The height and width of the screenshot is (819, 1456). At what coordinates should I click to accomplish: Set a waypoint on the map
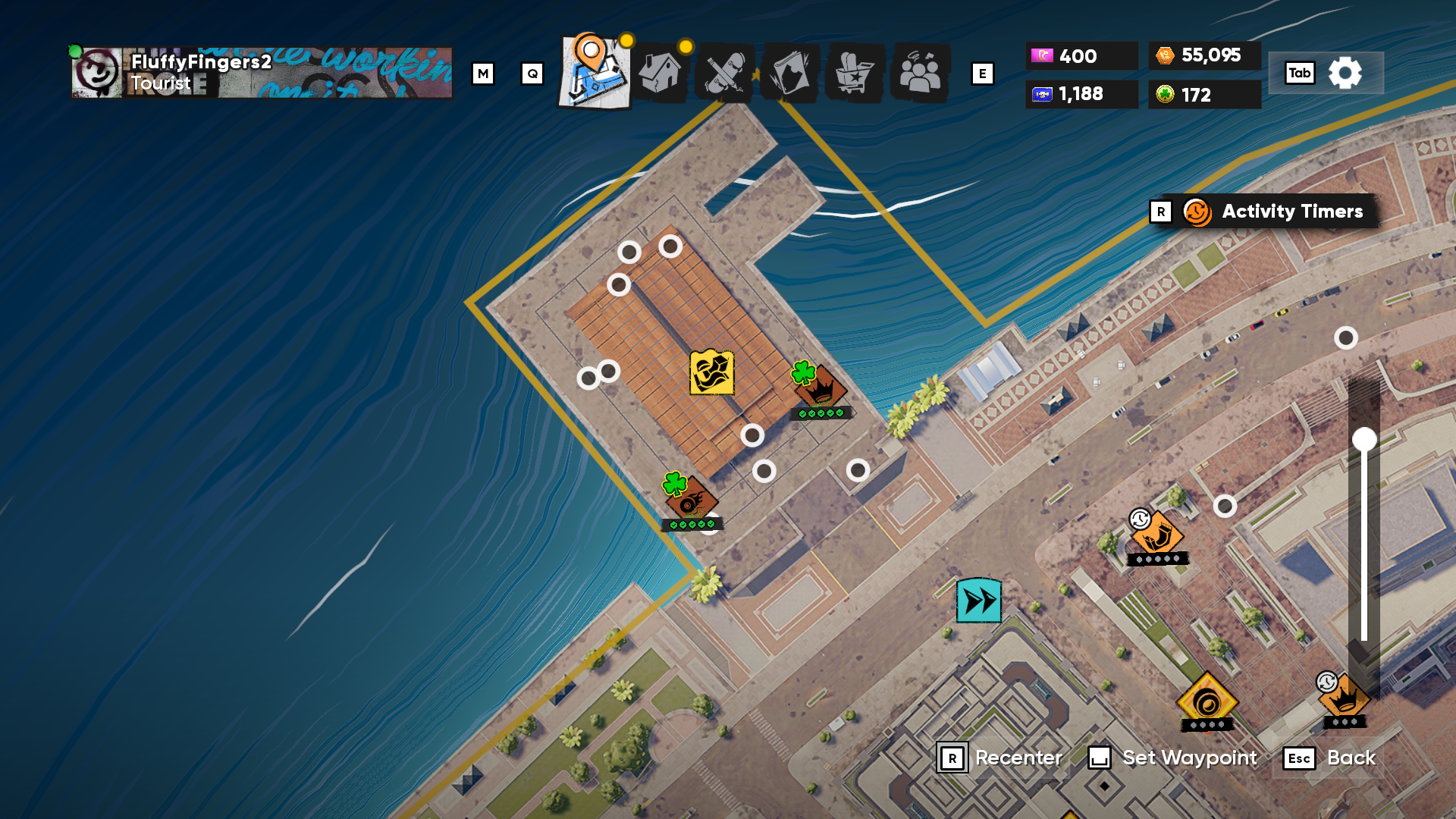click(x=1174, y=758)
